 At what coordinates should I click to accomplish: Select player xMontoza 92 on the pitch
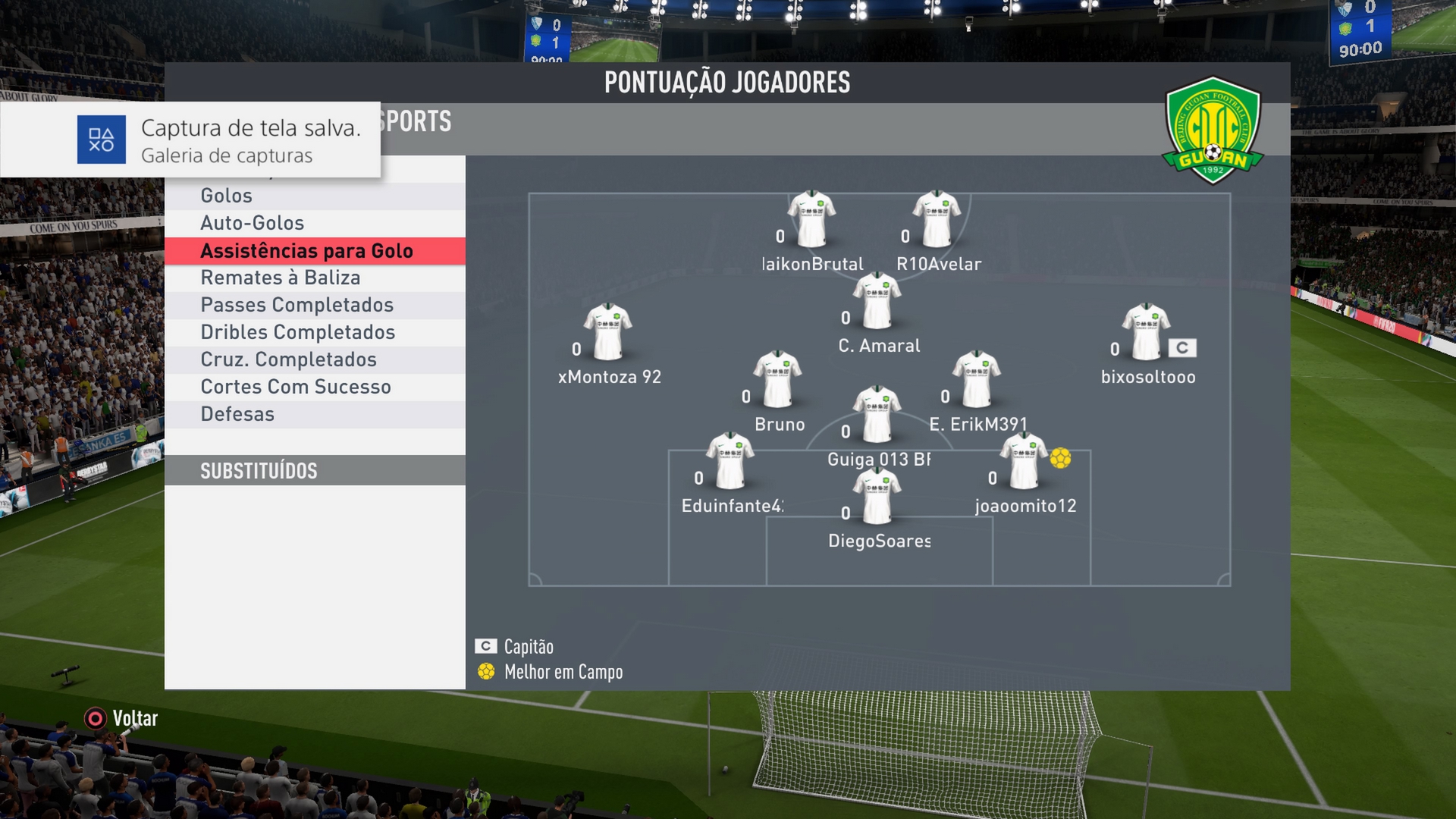[x=607, y=334]
